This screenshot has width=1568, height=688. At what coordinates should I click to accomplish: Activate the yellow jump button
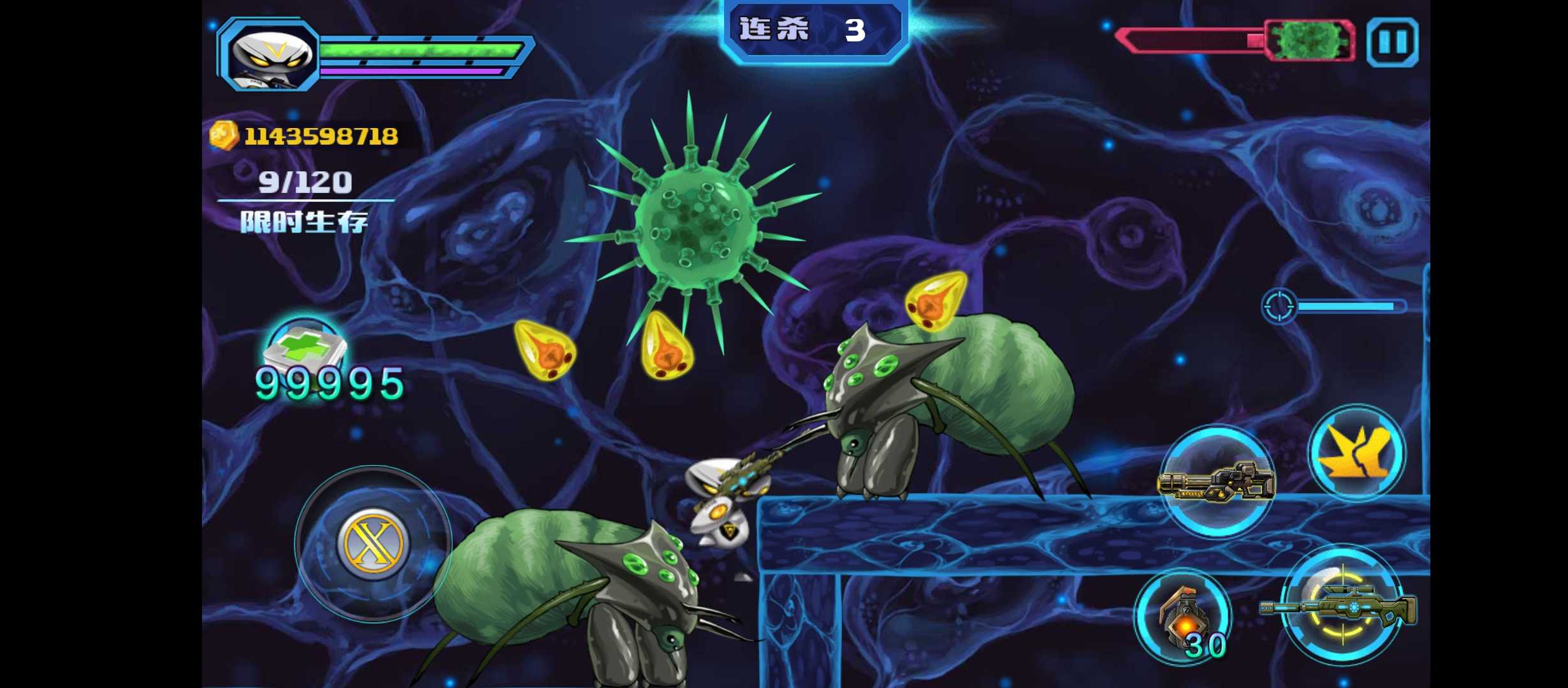coord(1356,452)
